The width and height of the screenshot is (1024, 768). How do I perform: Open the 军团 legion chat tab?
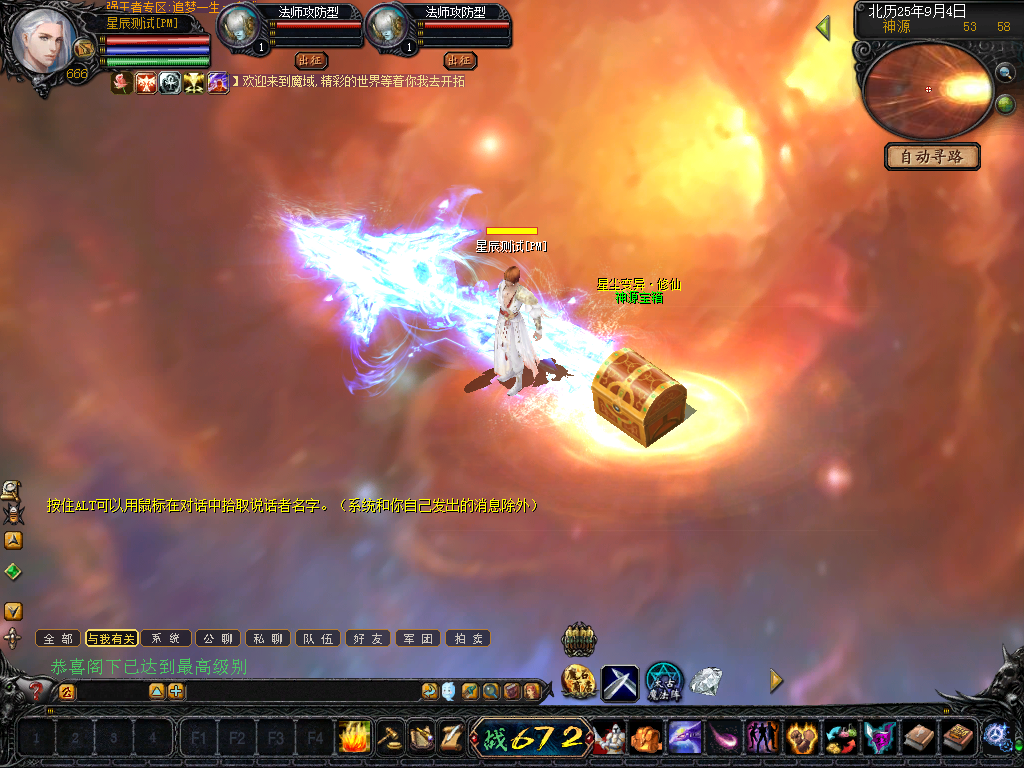pos(419,638)
